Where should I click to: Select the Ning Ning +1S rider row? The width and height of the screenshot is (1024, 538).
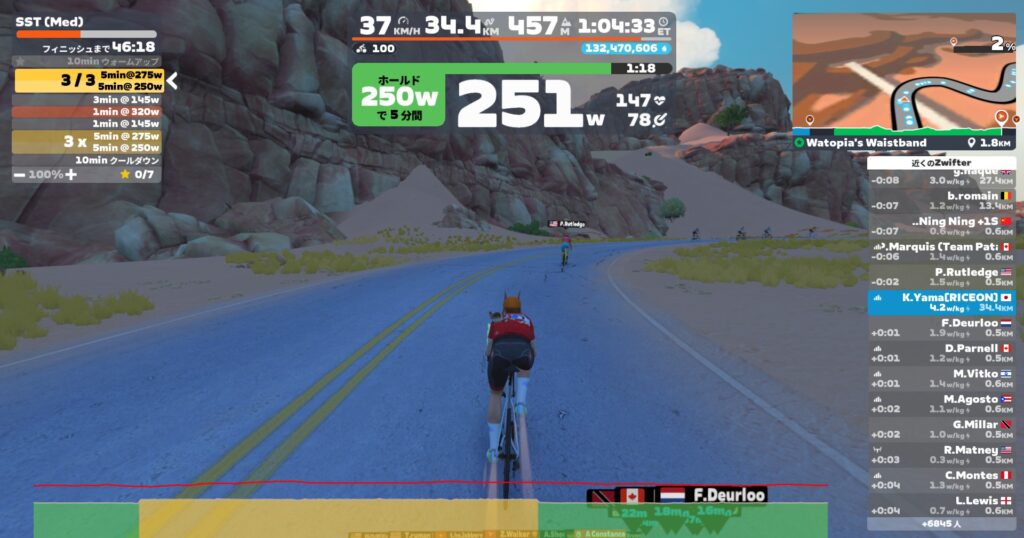point(941,226)
